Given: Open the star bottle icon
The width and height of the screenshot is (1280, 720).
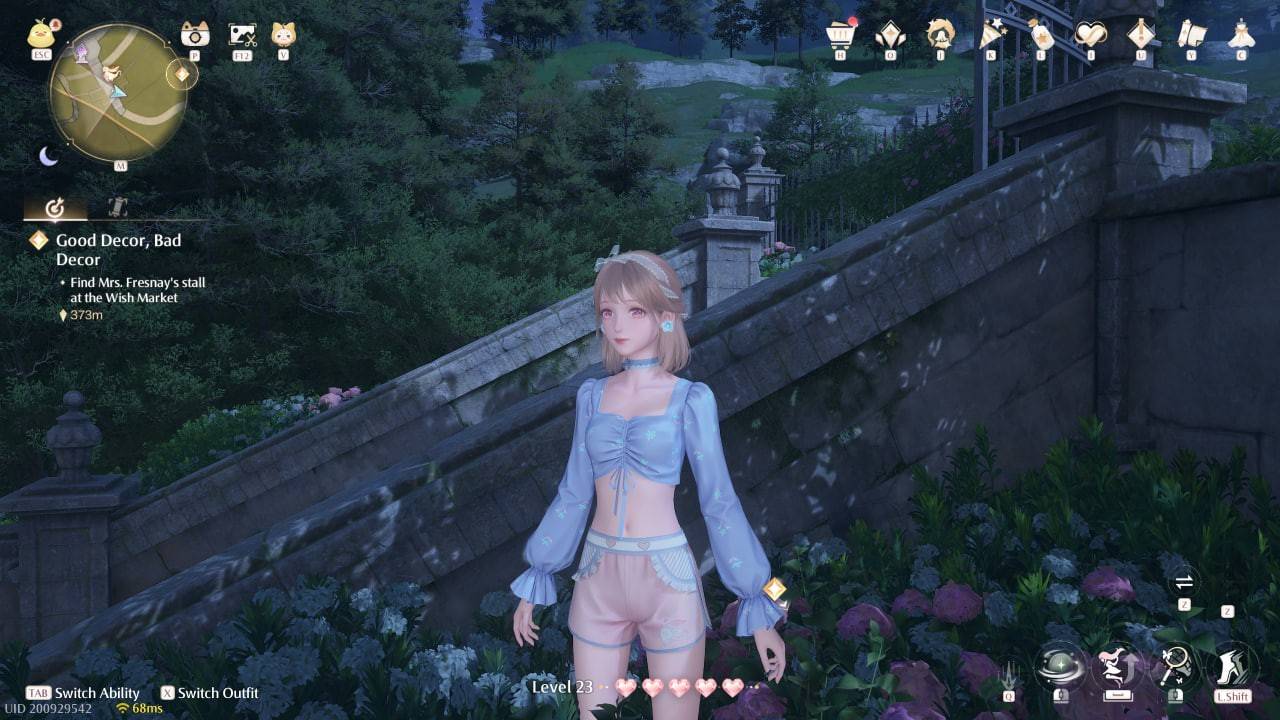Looking at the screenshot, I should [1041, 35].
